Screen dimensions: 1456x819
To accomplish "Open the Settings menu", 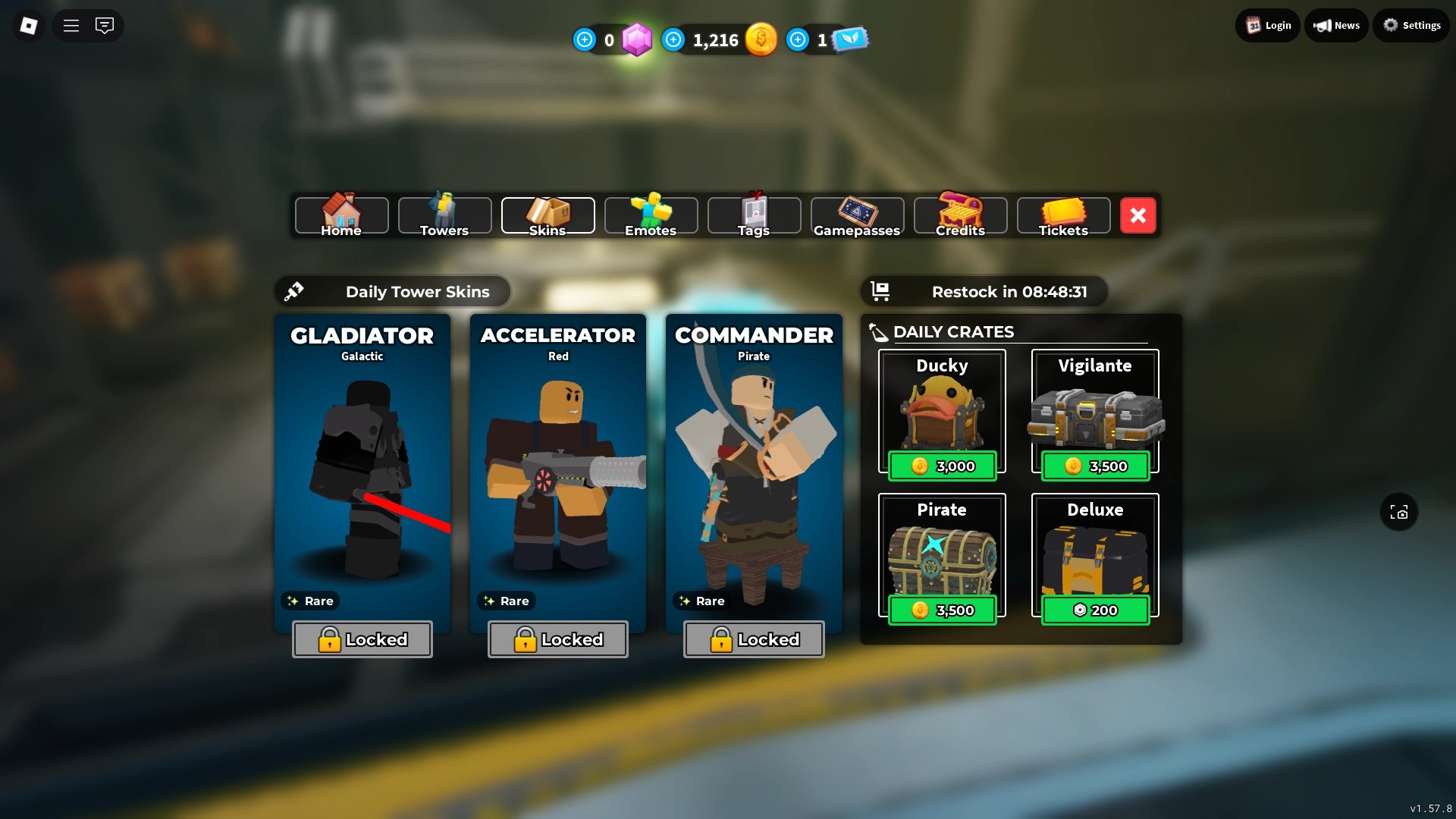I will [1411, 24].
